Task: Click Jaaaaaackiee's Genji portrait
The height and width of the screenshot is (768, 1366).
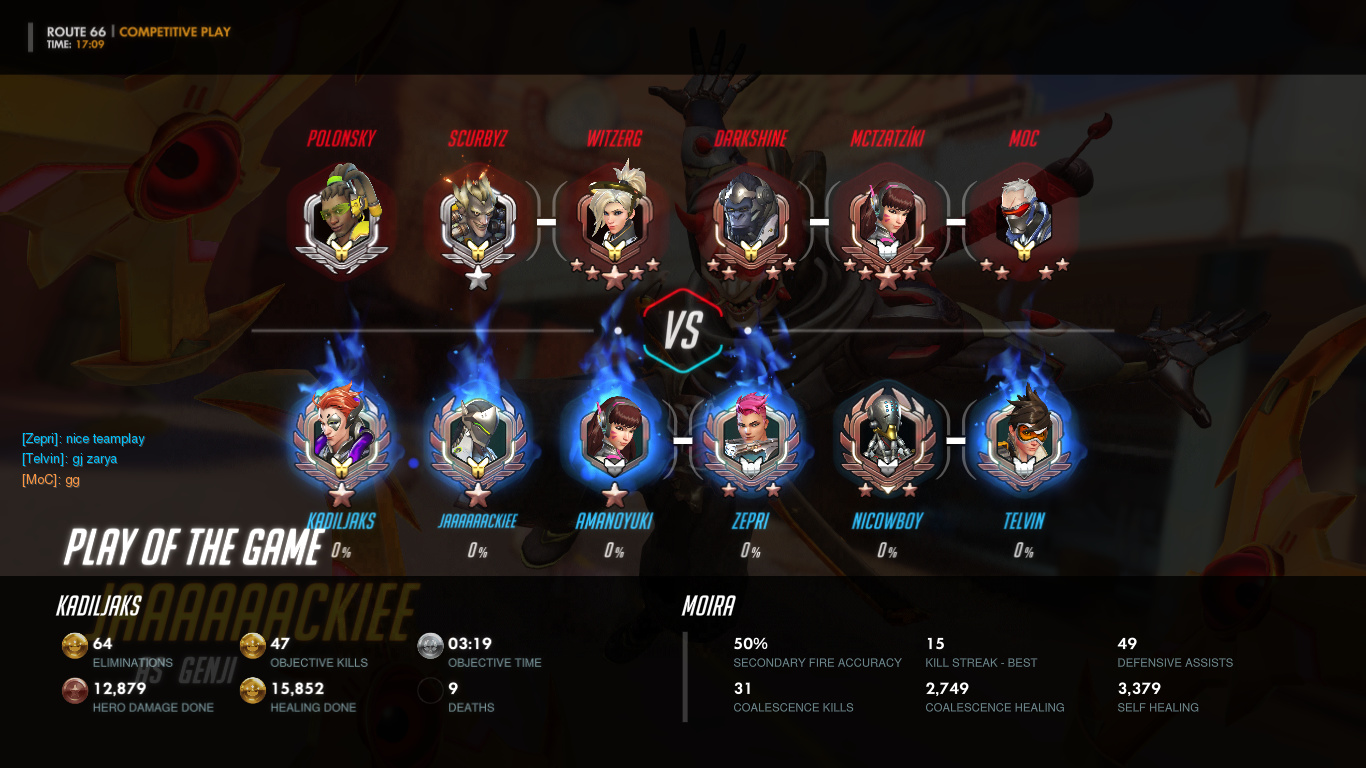Action: pos(478,437)
